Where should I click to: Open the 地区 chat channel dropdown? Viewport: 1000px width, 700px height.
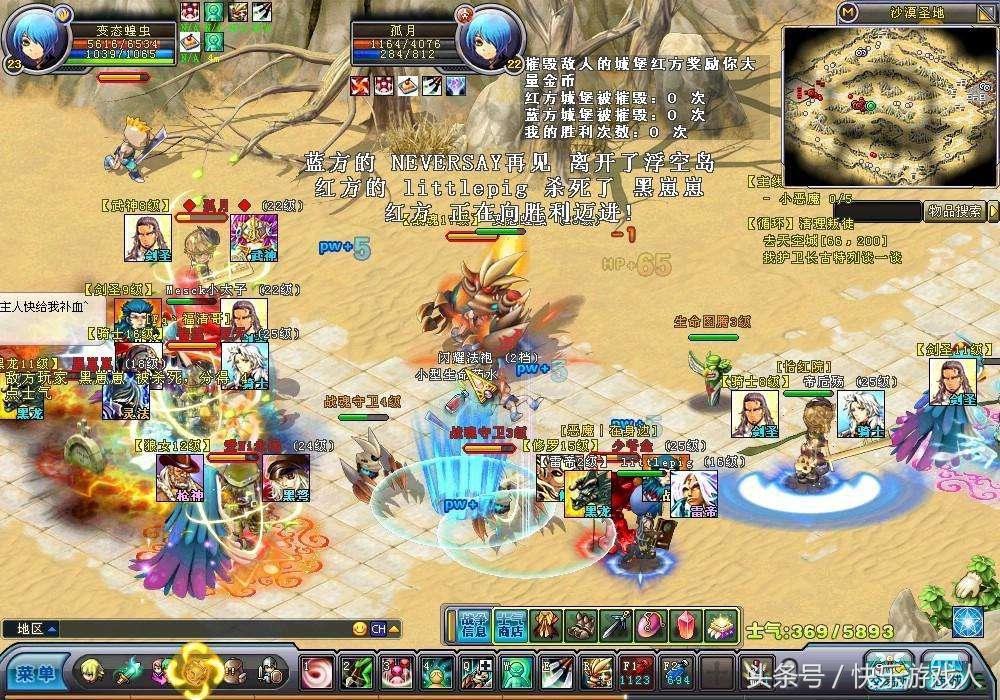click(50, 629)
